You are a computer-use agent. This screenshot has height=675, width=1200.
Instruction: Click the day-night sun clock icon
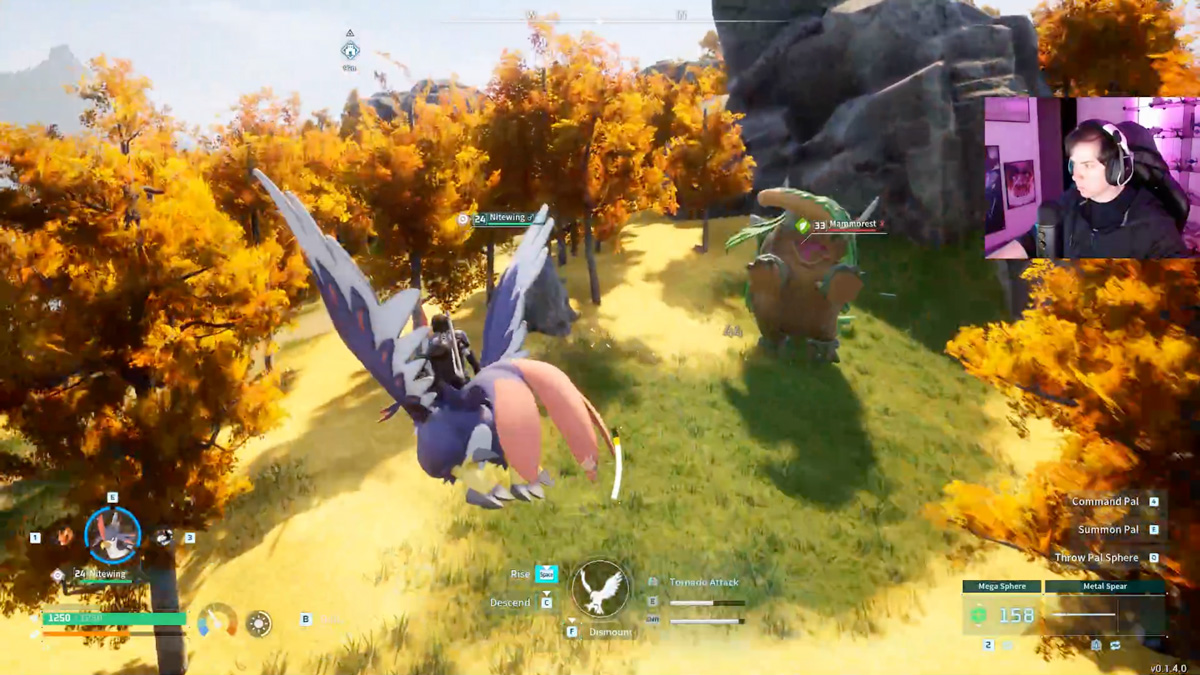[x=259, y=623]
